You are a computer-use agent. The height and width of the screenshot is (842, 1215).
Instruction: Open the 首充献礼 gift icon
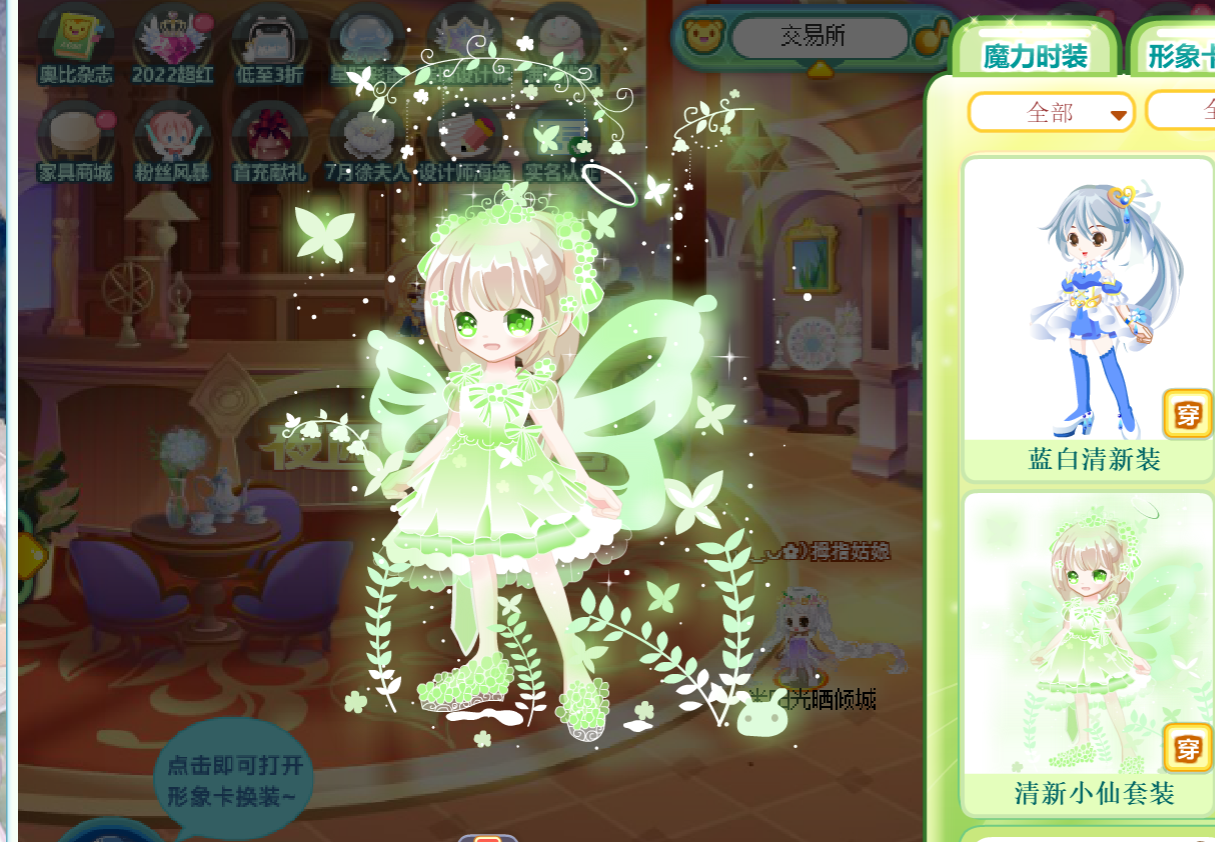tap(268, 138)
